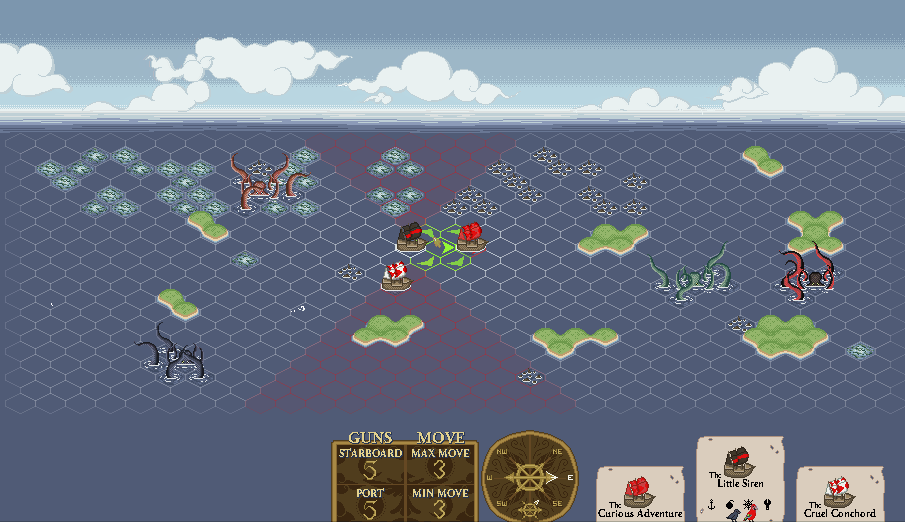Select the red-and-white striped sail ship
Image resolution: width=905 pixels, height=522 pixels.
pos(397,275)
